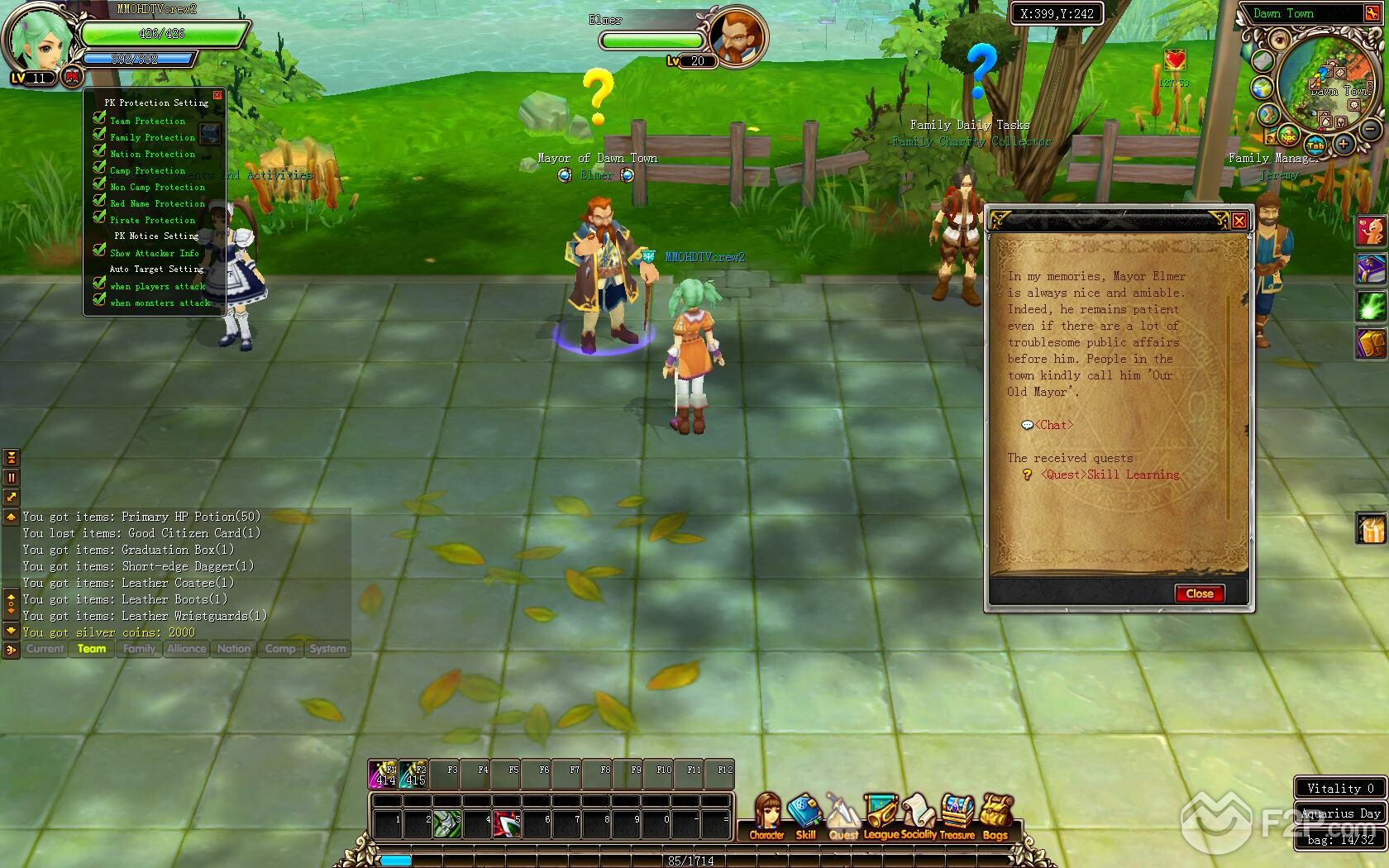Screen dimensions: 1389x868
Task: Zoom out the minimap with the minus button
Action: [x=1370, y=130]
